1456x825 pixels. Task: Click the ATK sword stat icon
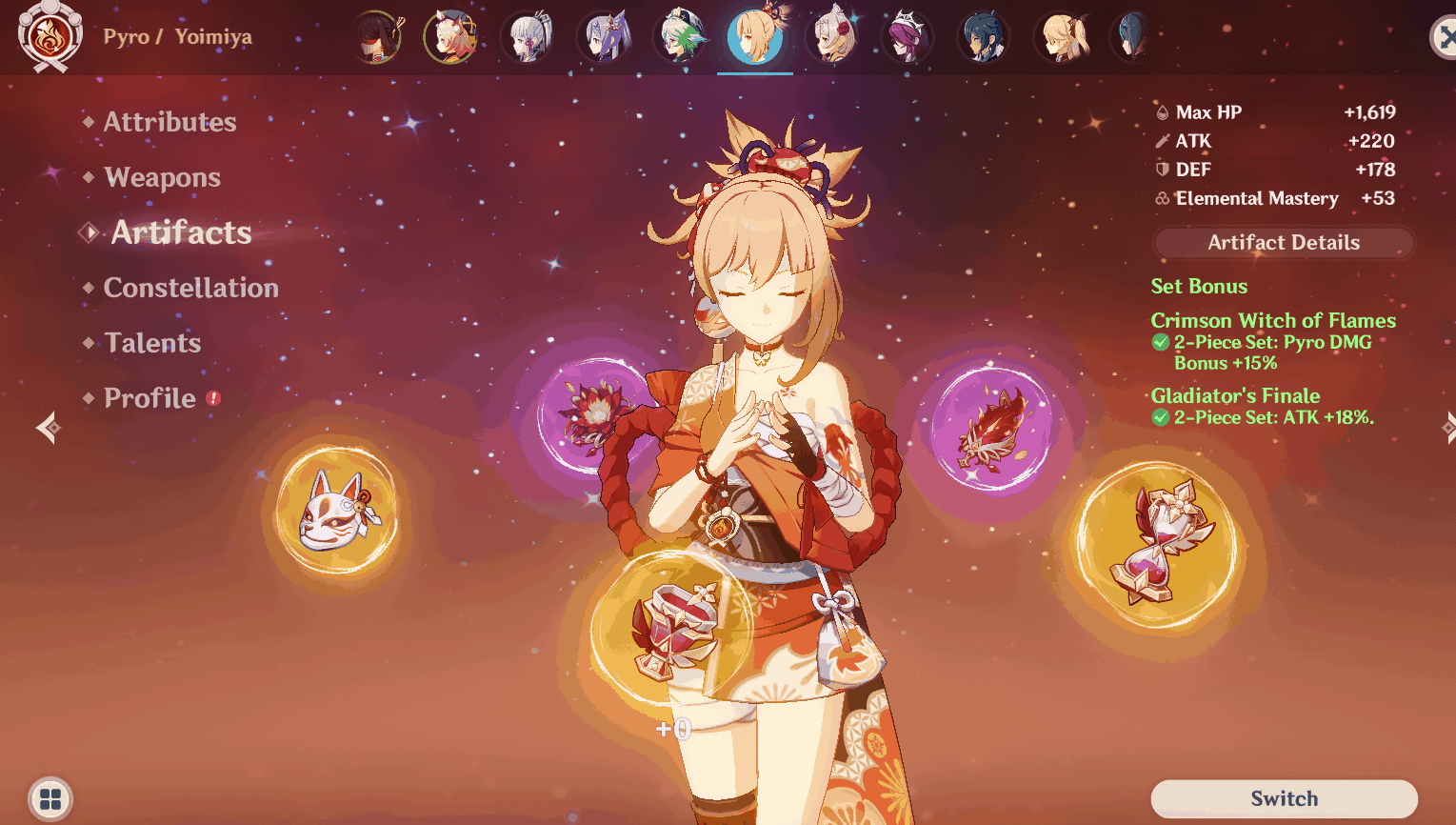(x=1161, y=140)
